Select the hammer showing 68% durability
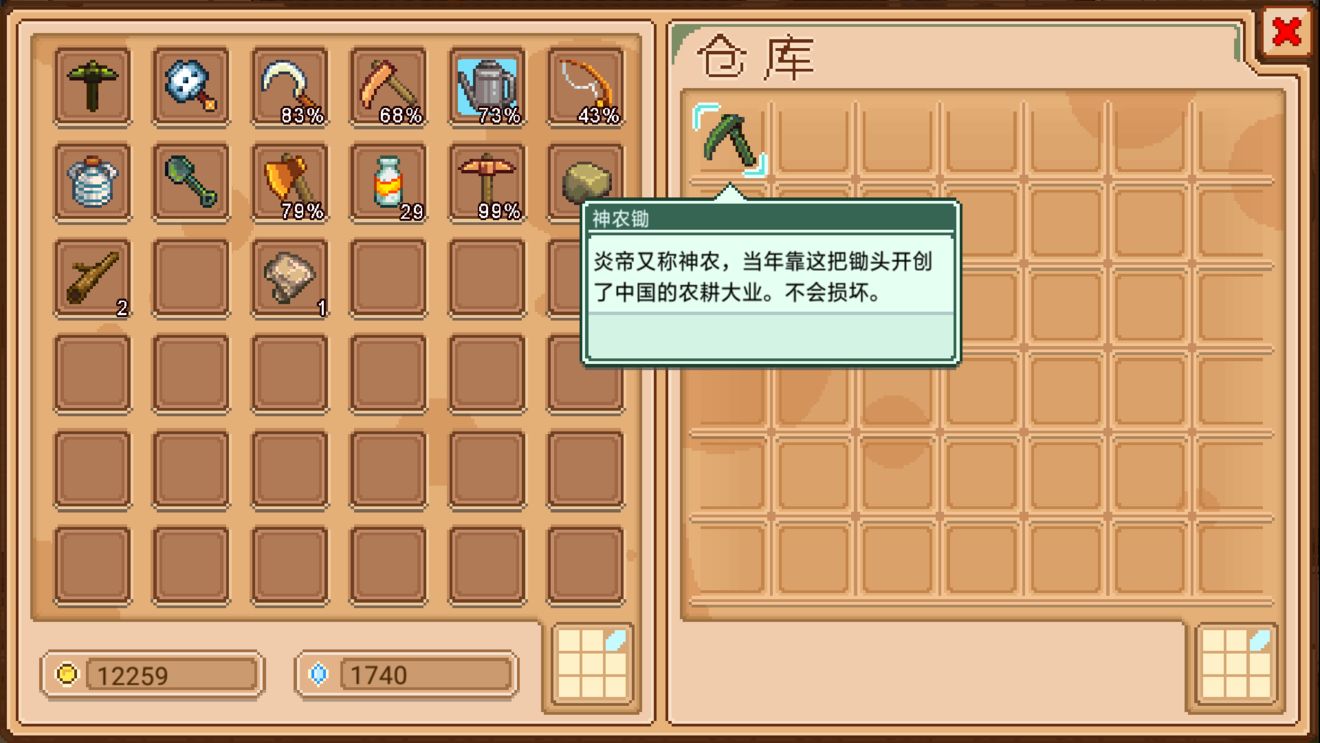 coord(388,85)
